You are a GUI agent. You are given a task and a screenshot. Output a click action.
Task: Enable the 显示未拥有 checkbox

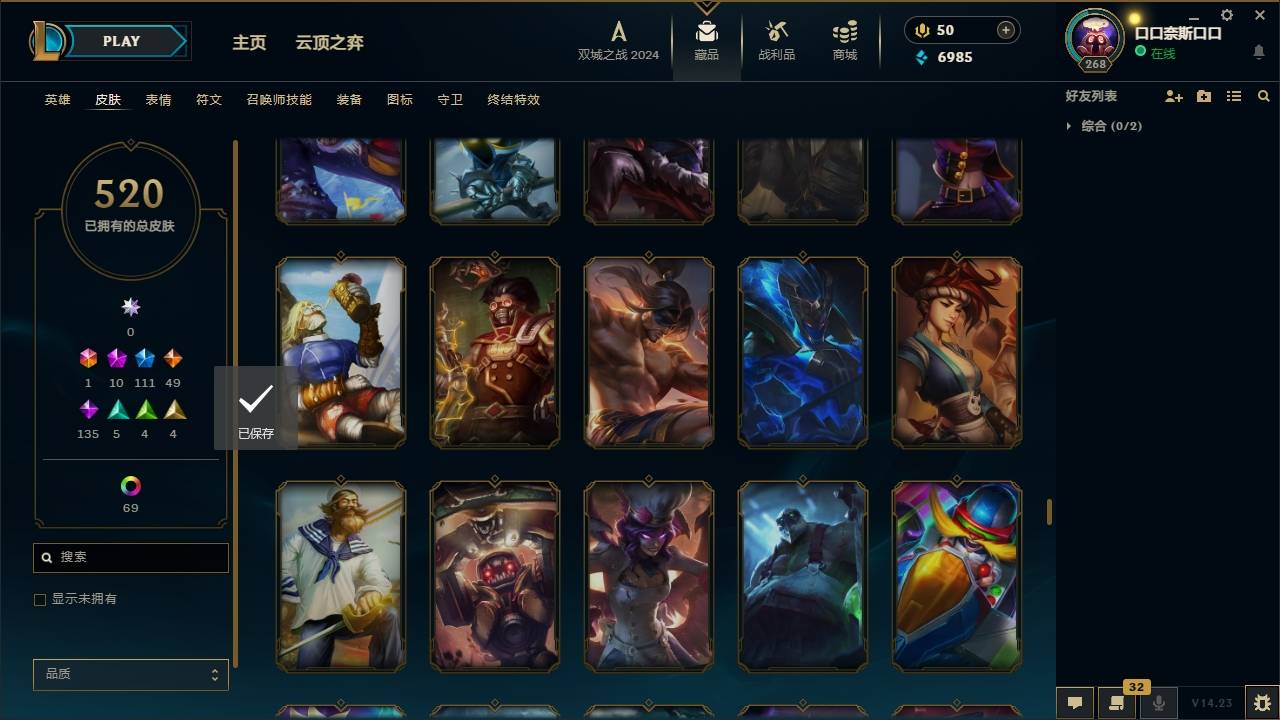coord(40,599)
